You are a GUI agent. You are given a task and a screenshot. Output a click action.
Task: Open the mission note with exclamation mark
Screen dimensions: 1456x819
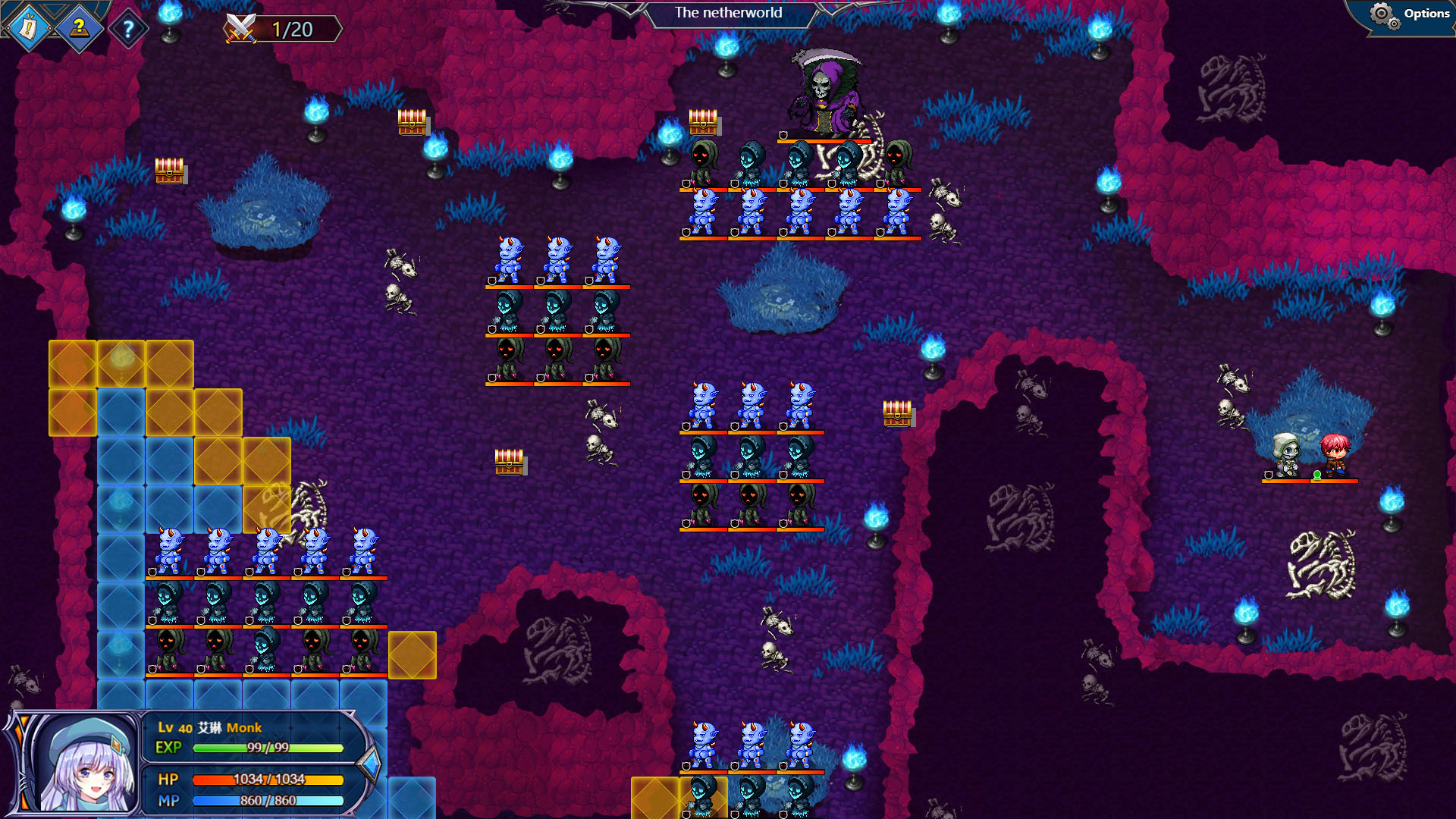pos(29,29)
